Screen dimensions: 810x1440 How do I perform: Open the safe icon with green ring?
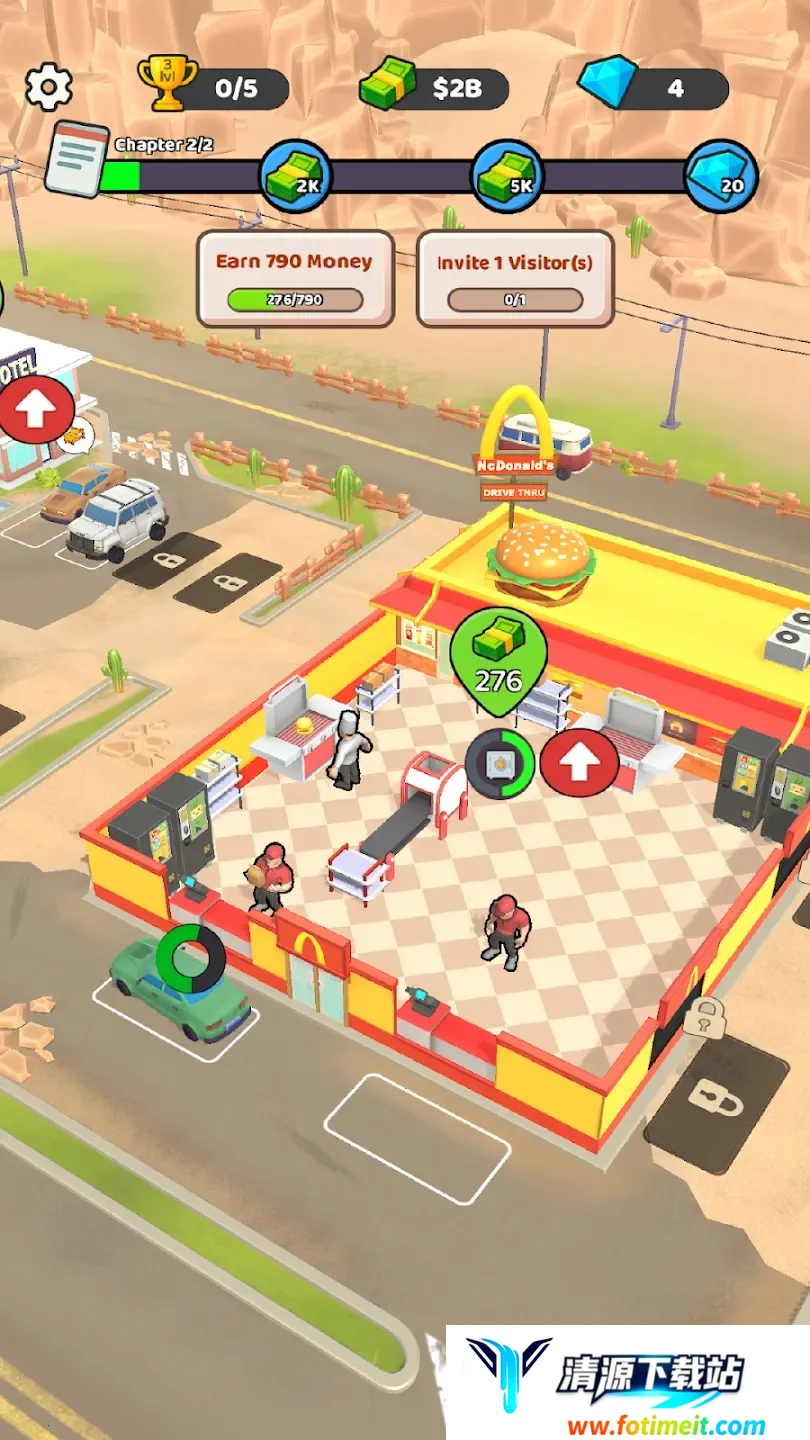click(x=500, y=764)
